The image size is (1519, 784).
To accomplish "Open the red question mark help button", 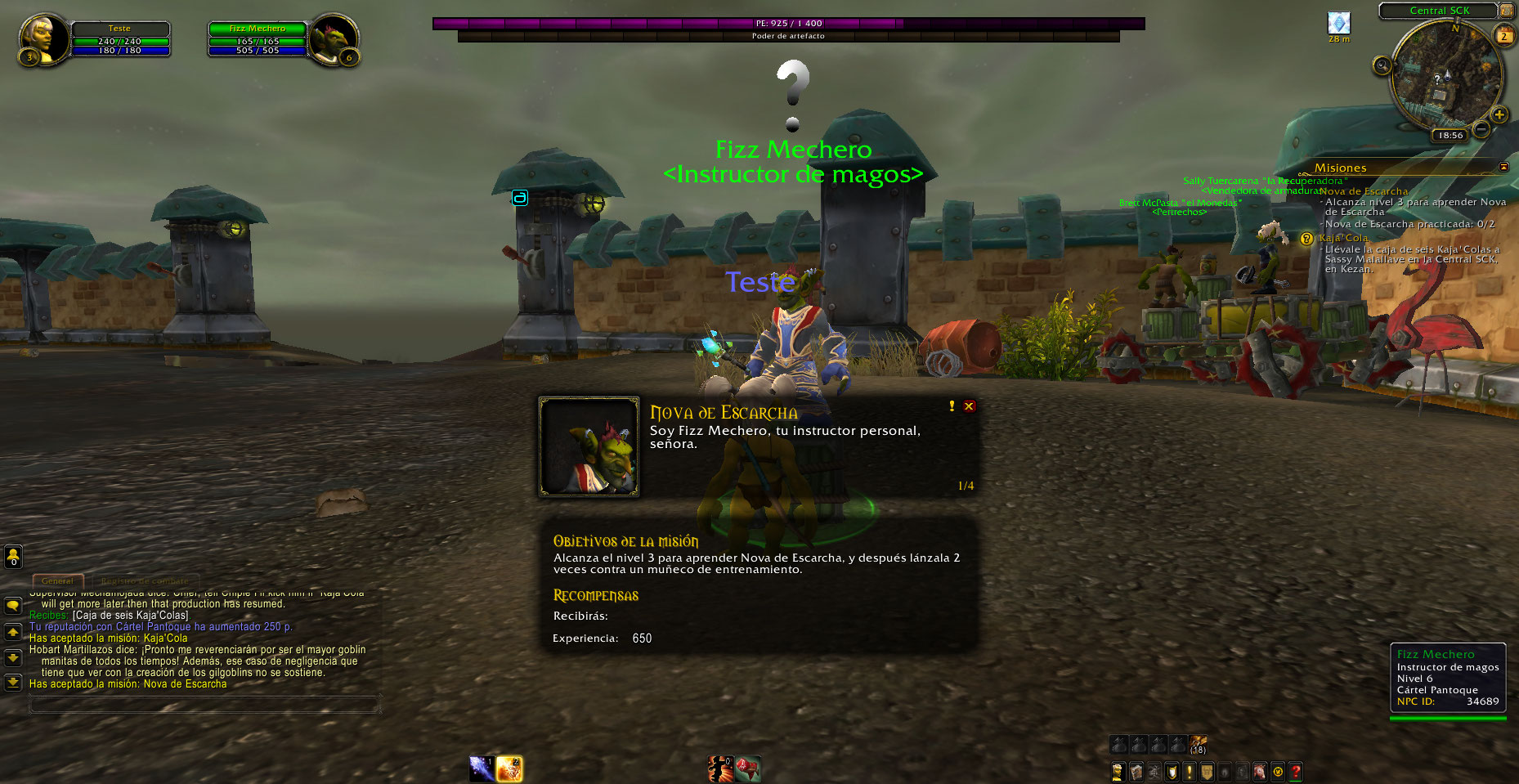I will (1296, 771).
